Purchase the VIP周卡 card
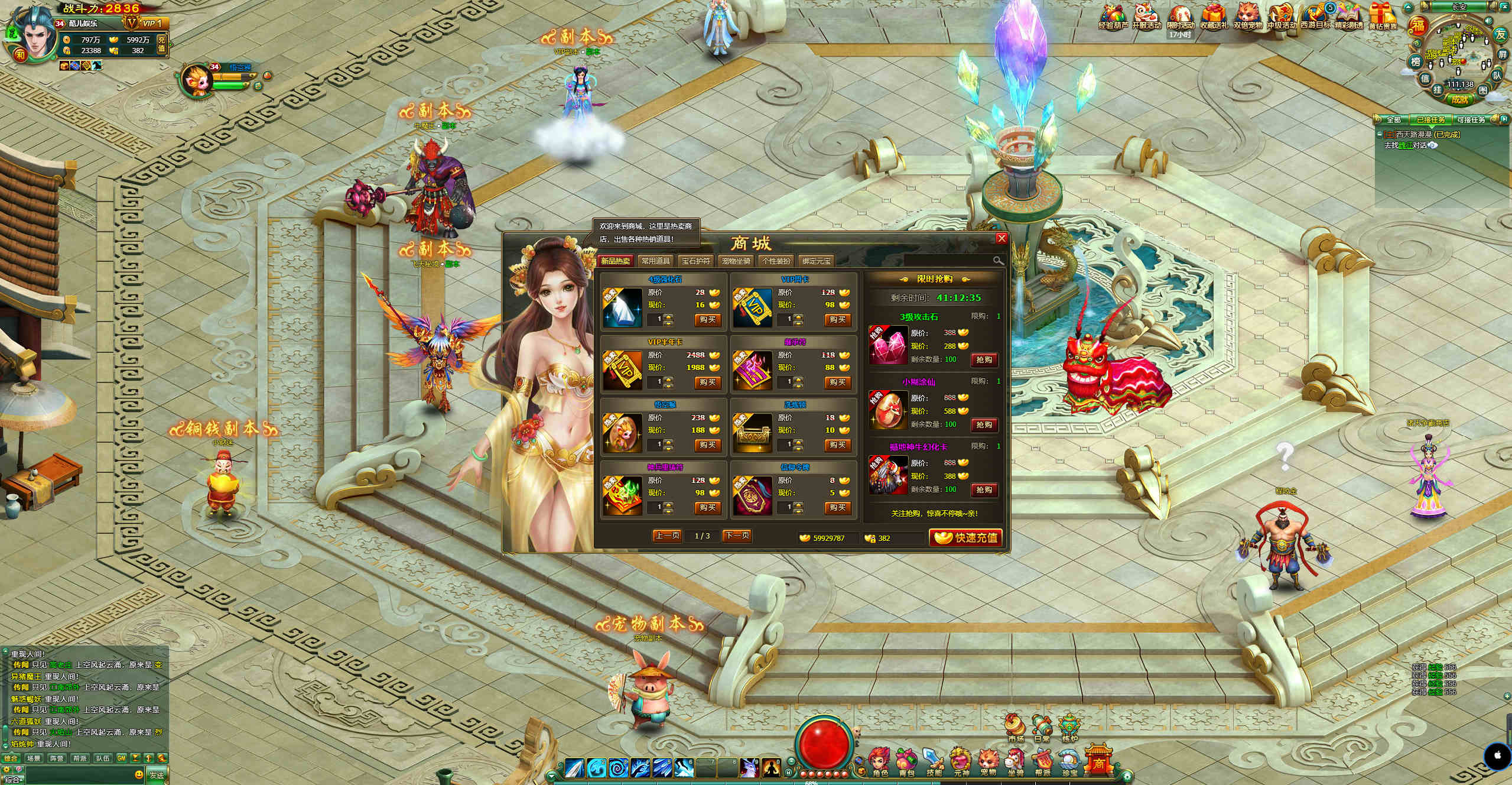1512x785 pixels. tap(837, 320)
